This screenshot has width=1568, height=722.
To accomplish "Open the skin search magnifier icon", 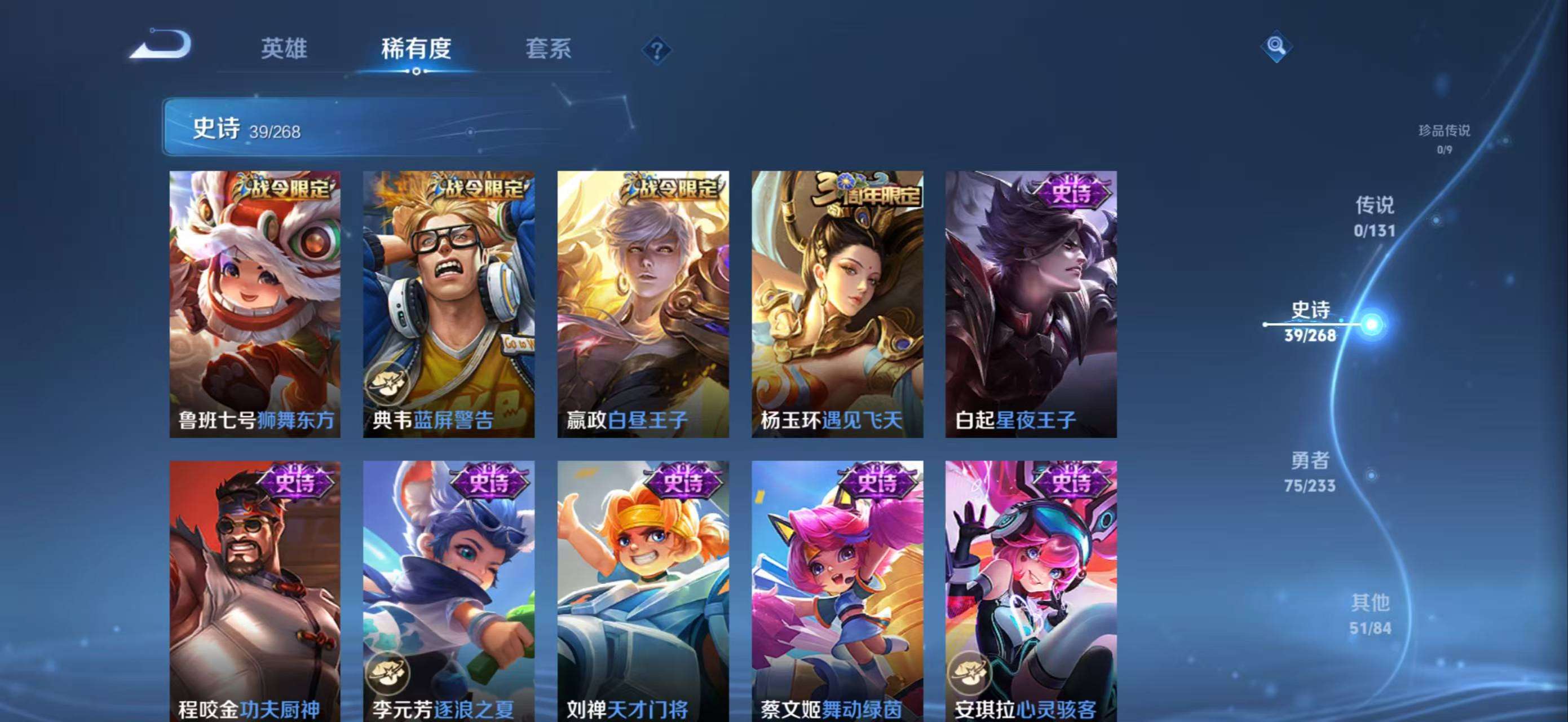I will click(1276, 46).
